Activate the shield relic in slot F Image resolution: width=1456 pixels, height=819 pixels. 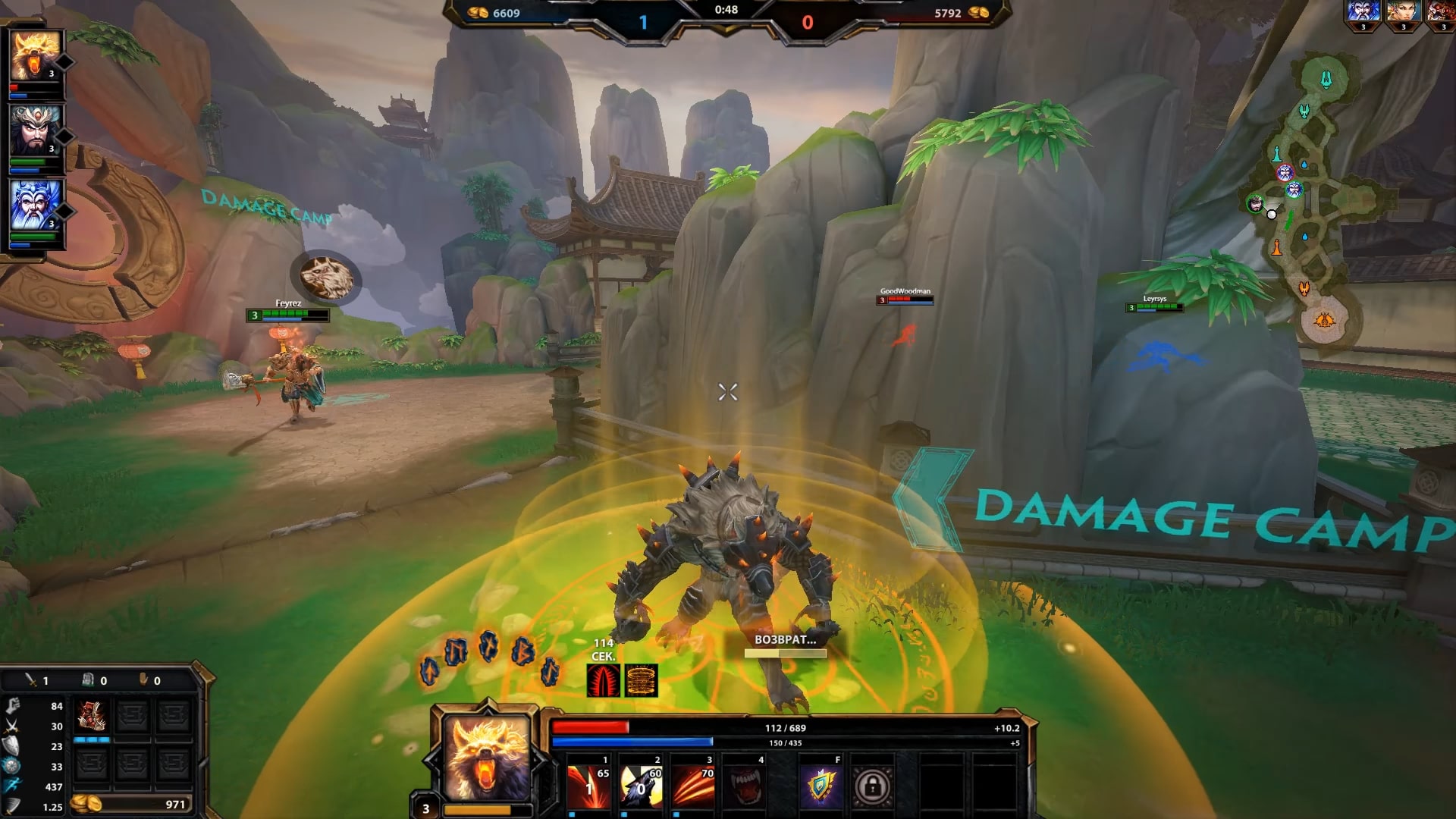(821, 786)
